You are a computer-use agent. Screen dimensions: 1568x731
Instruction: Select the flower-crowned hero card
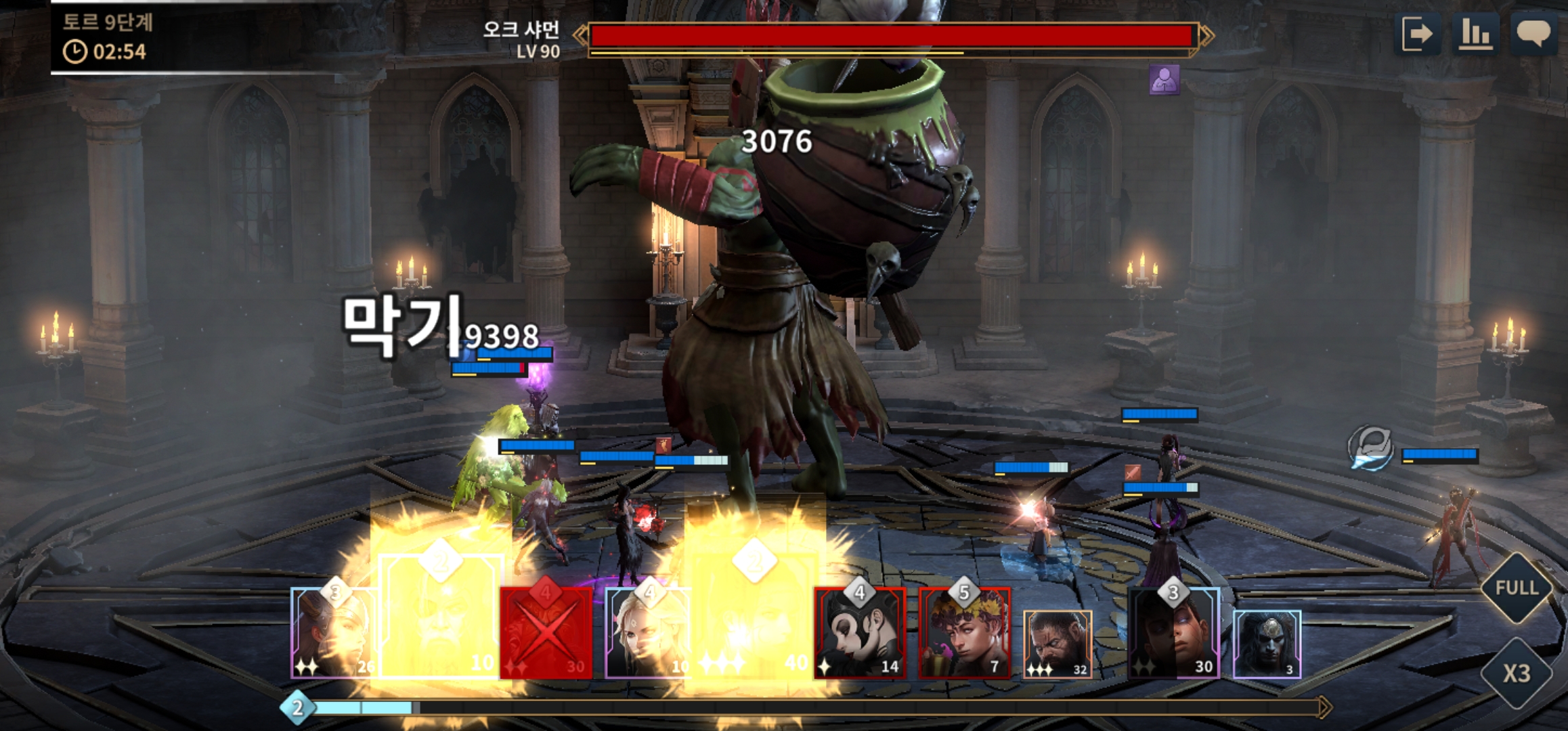964,633
